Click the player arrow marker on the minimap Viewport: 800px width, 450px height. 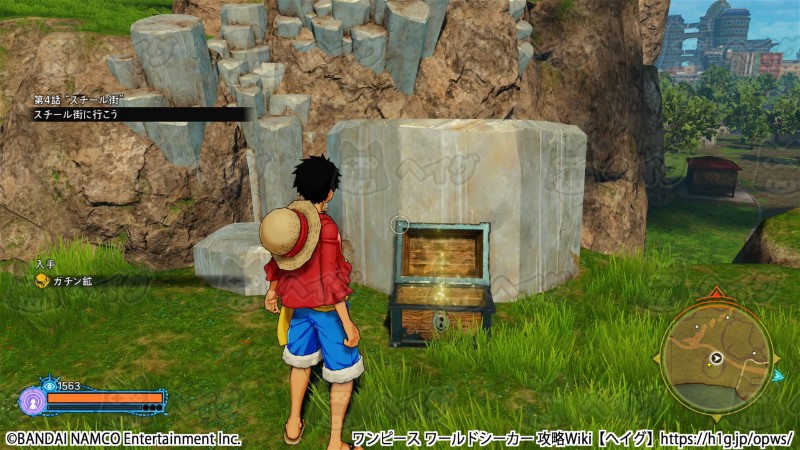click(x=716, y=358)
